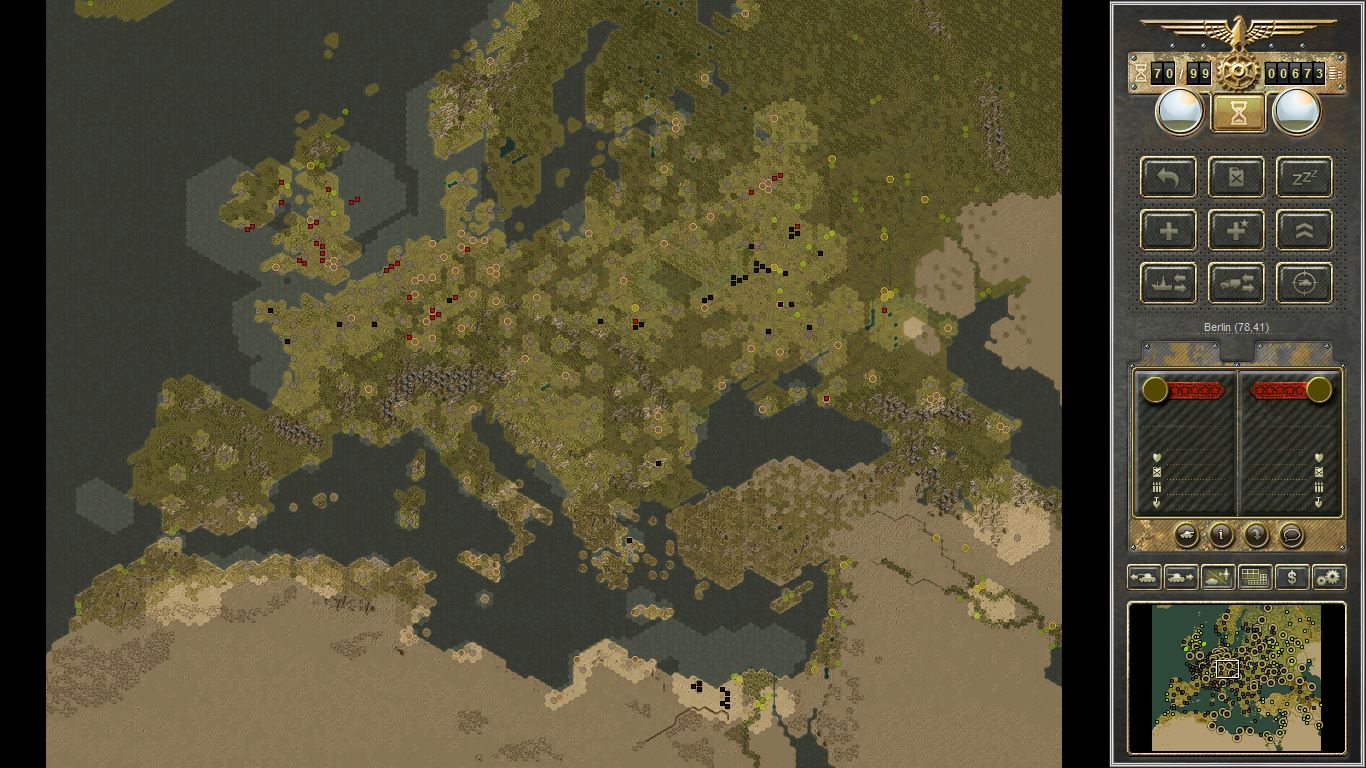Click Berlin on the minimap
The image size is (1366, 768).
click(x=1226, y=670)
